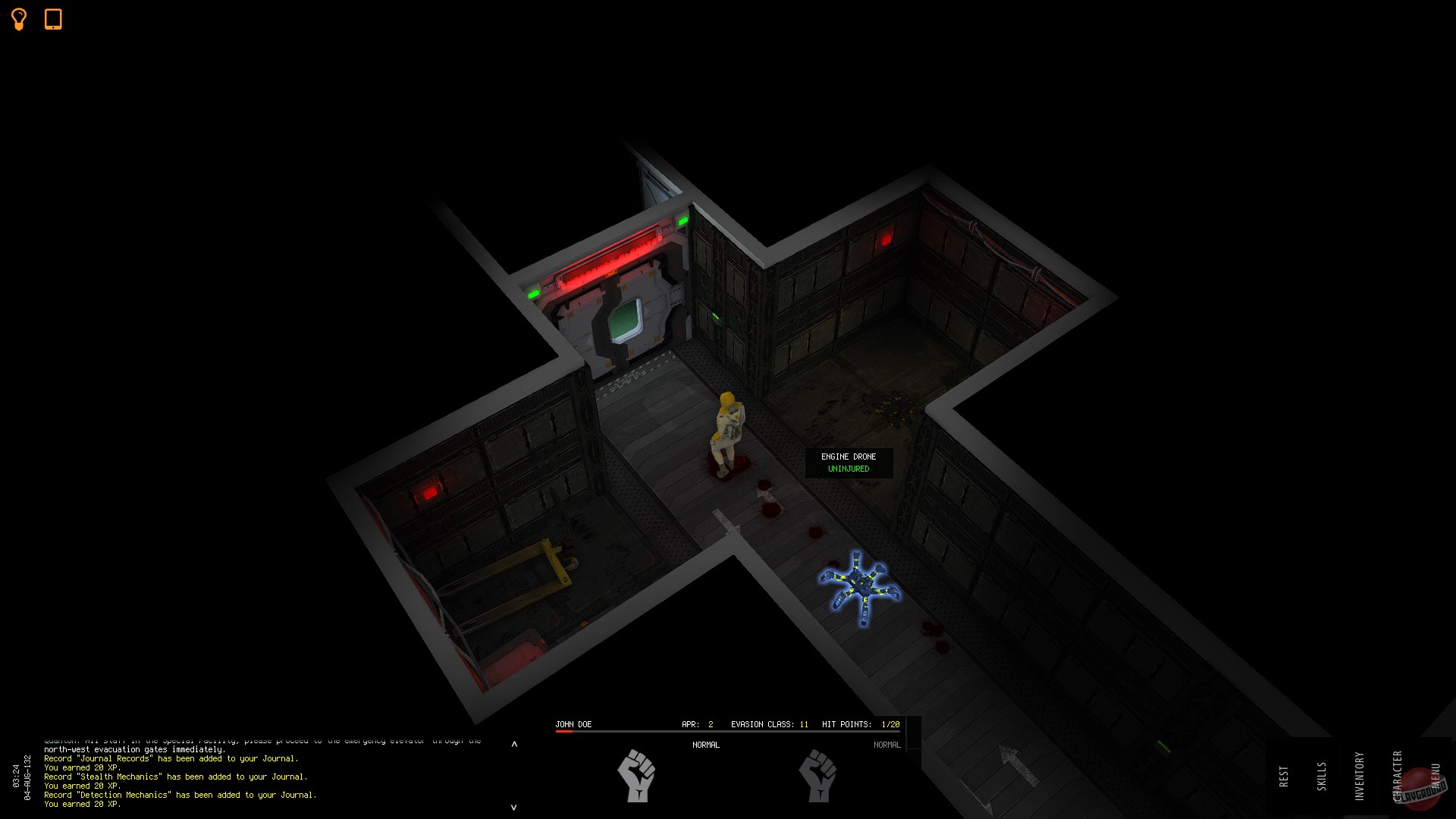Open the INVENTORY panel
This screenshot has width=1456, height=819.
coord(1361,775)
